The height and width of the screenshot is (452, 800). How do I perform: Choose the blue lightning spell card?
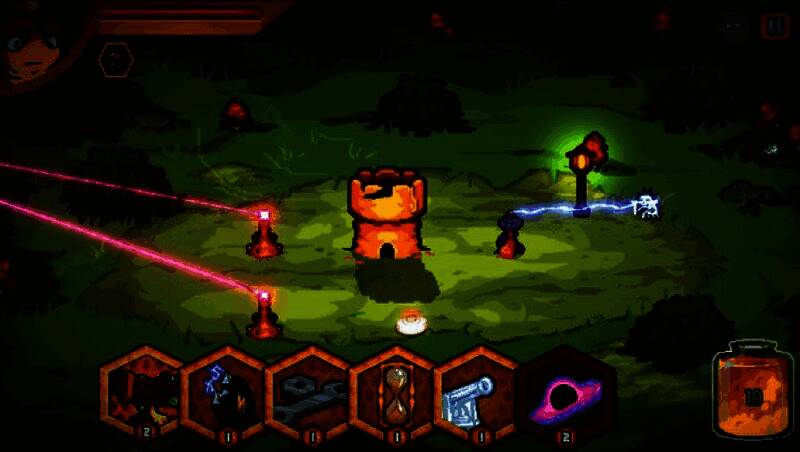coord(224,393)
